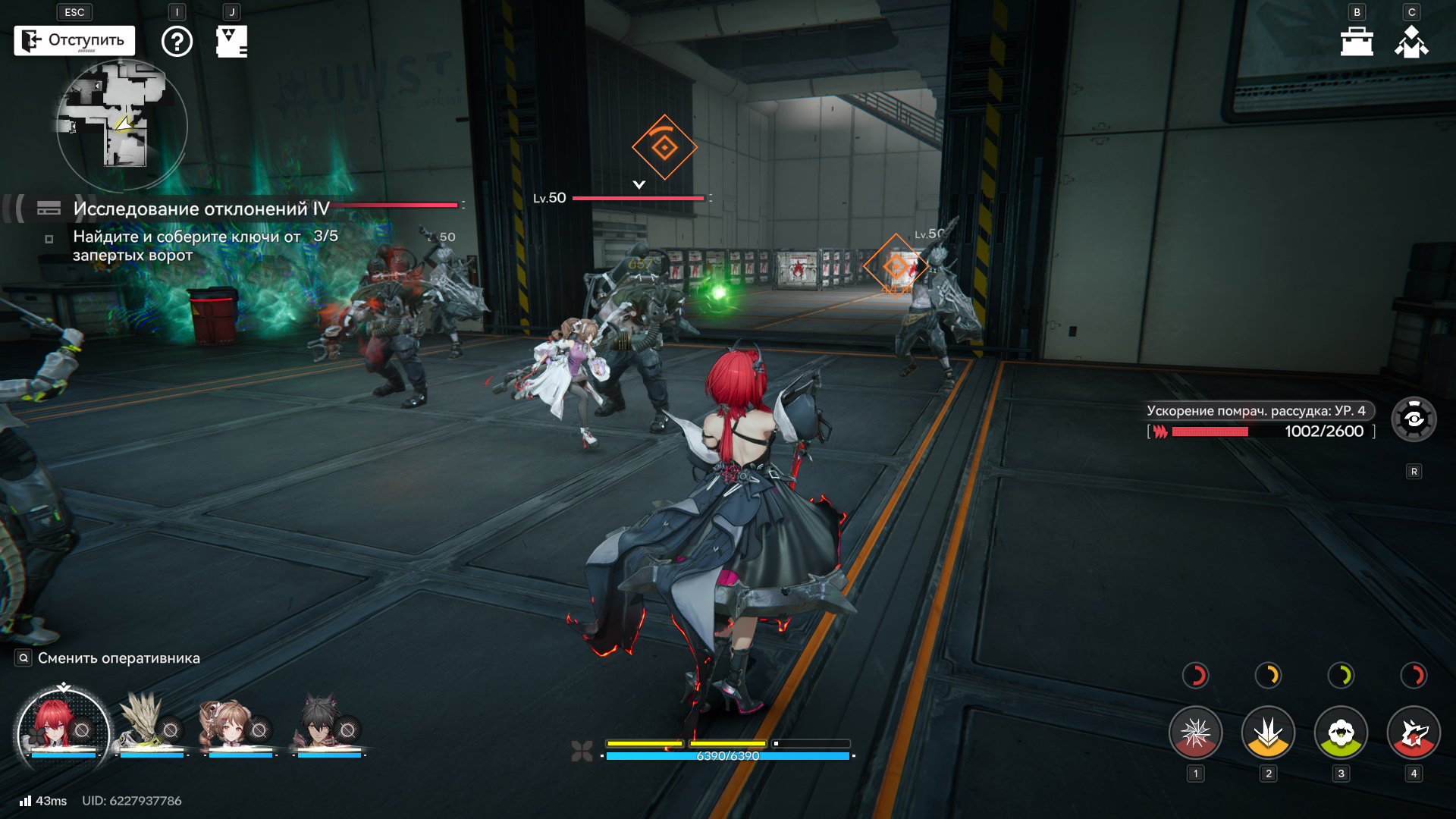Click the Отступить retreat button

pos(74,41)
